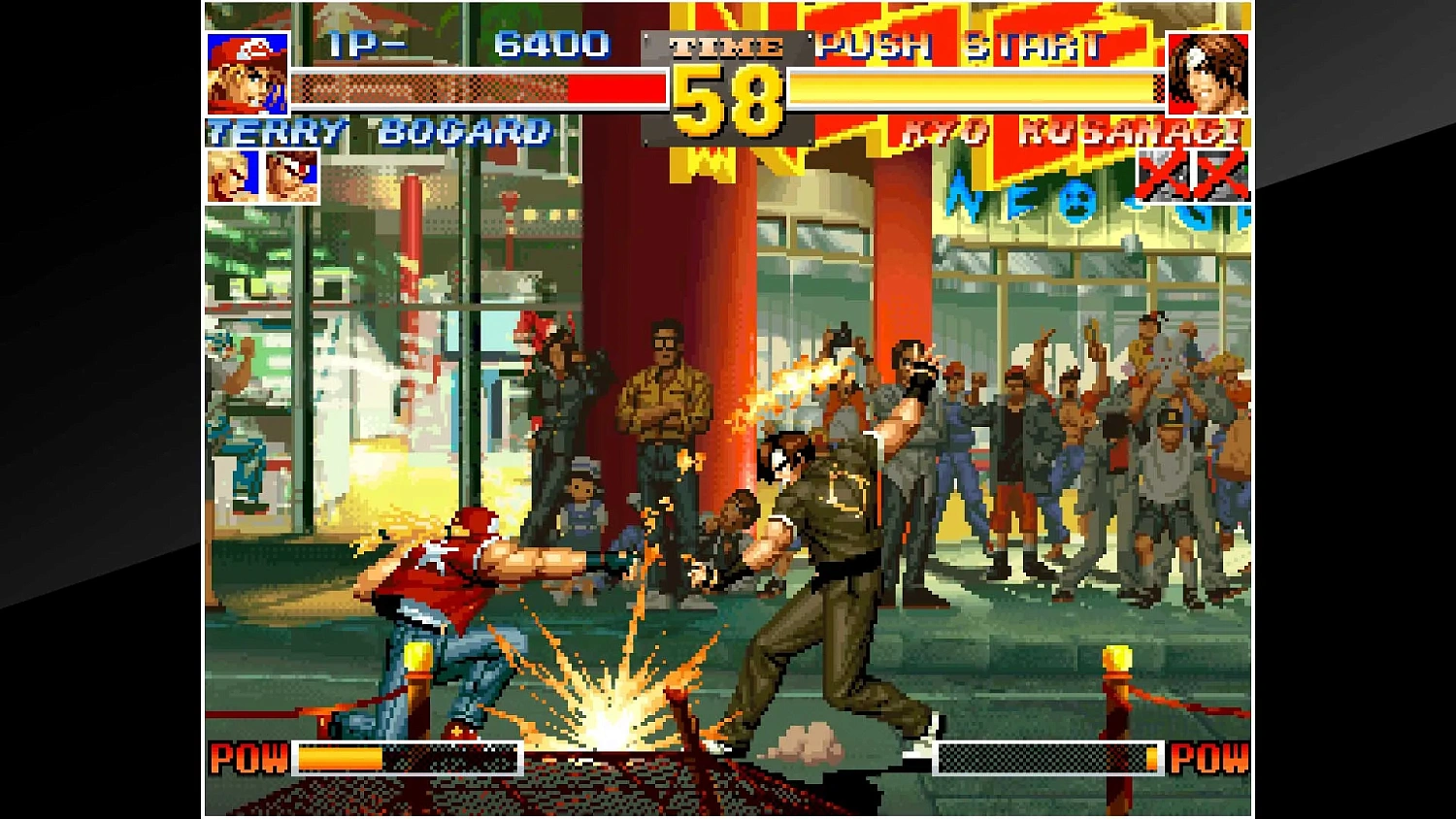Select the 1P score reading 6400

[x=555, y=45]
